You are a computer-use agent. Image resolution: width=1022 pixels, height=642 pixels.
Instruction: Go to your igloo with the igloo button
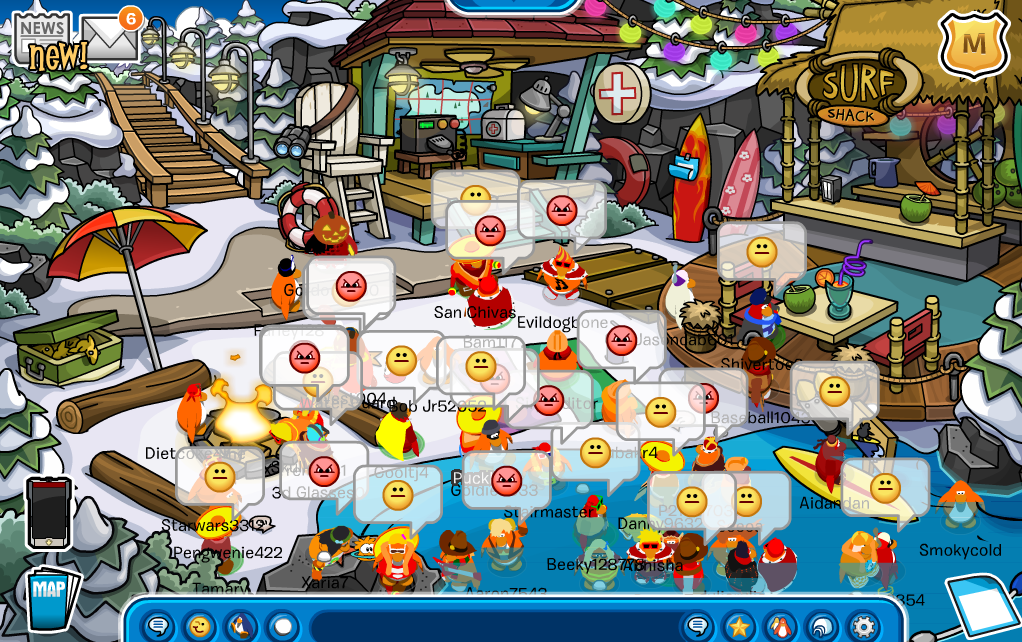tap(822, 626)
